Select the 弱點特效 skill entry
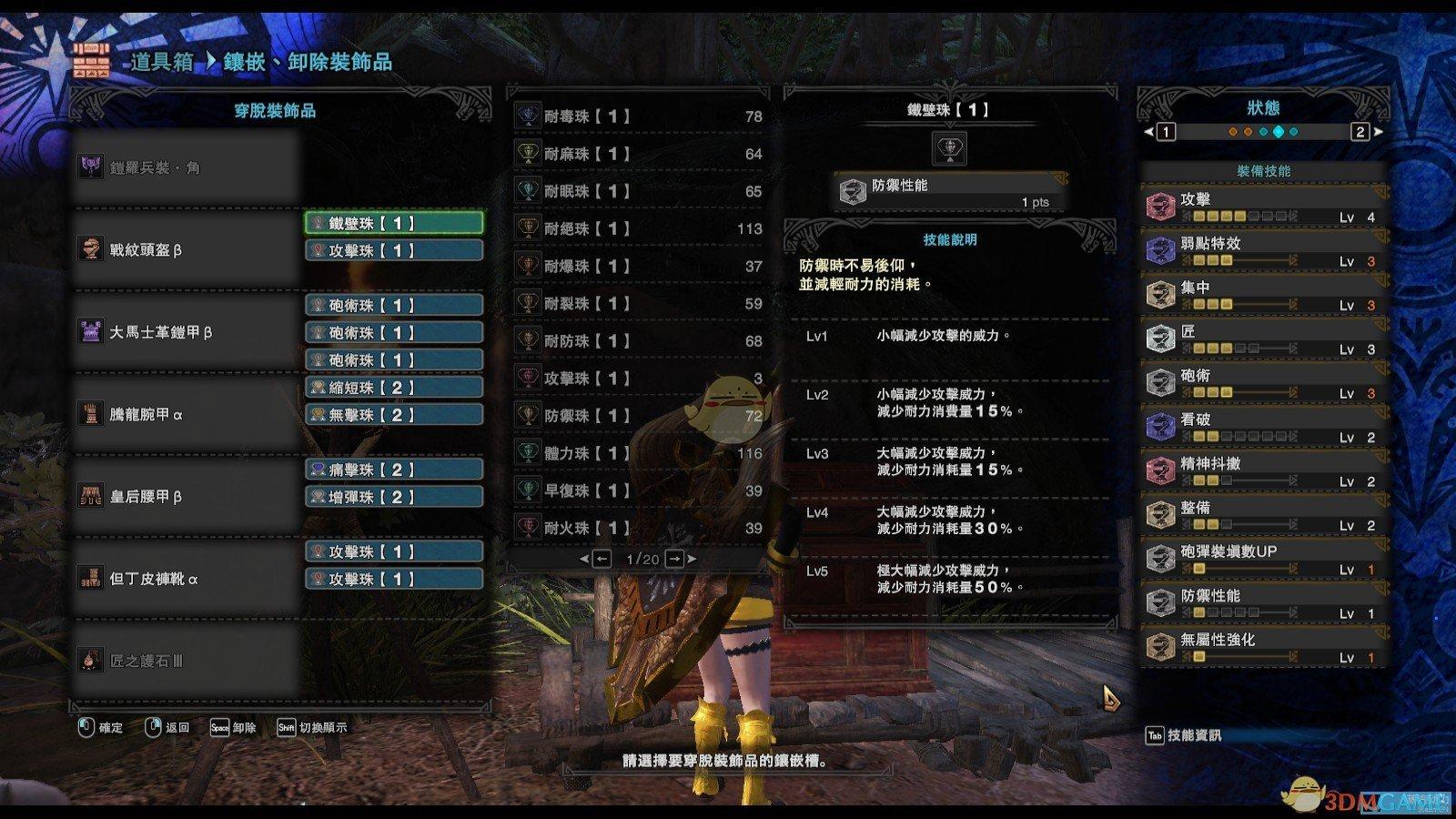The height and width of the screenshot is (819, 1456). (x=1263, y=250)
